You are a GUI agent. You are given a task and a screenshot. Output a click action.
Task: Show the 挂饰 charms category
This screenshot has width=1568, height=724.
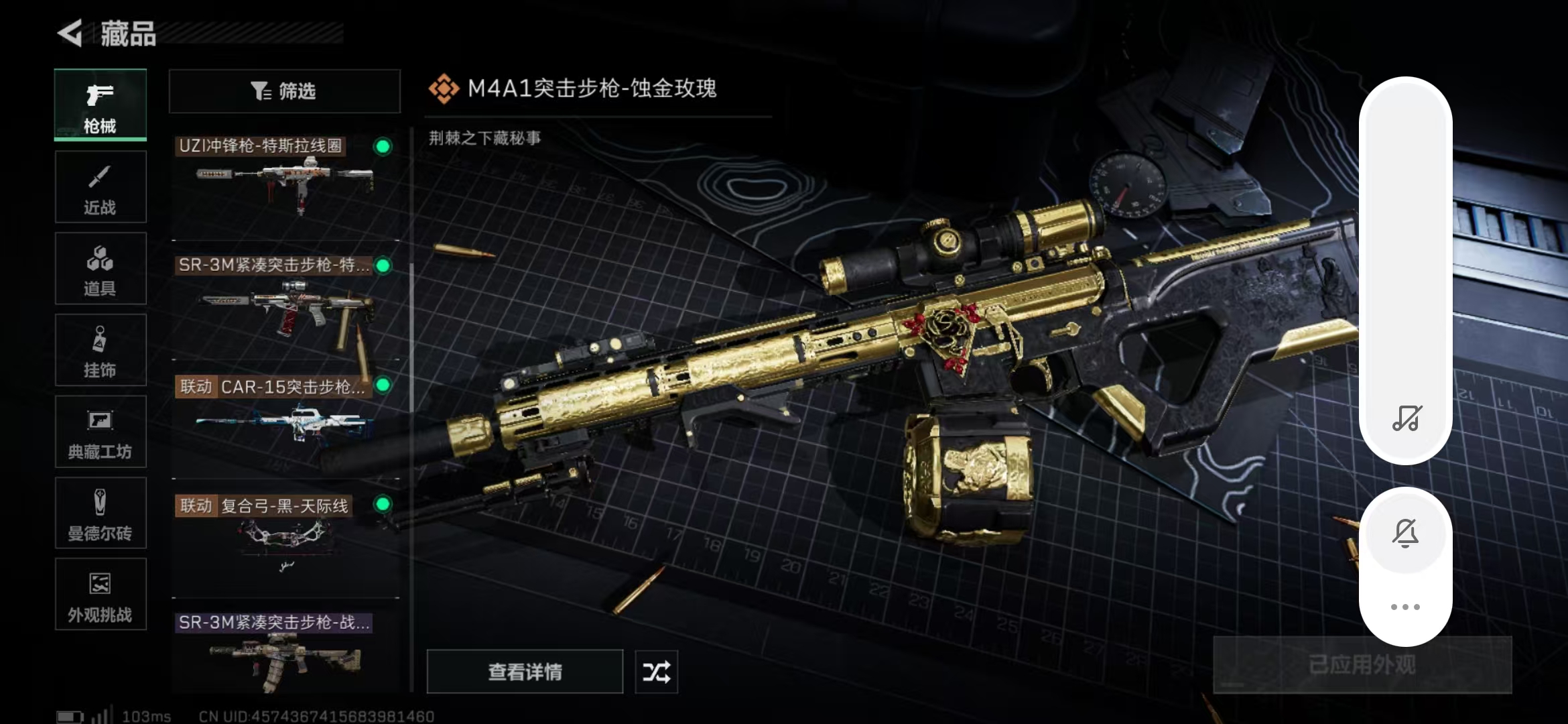coord(101,350)
